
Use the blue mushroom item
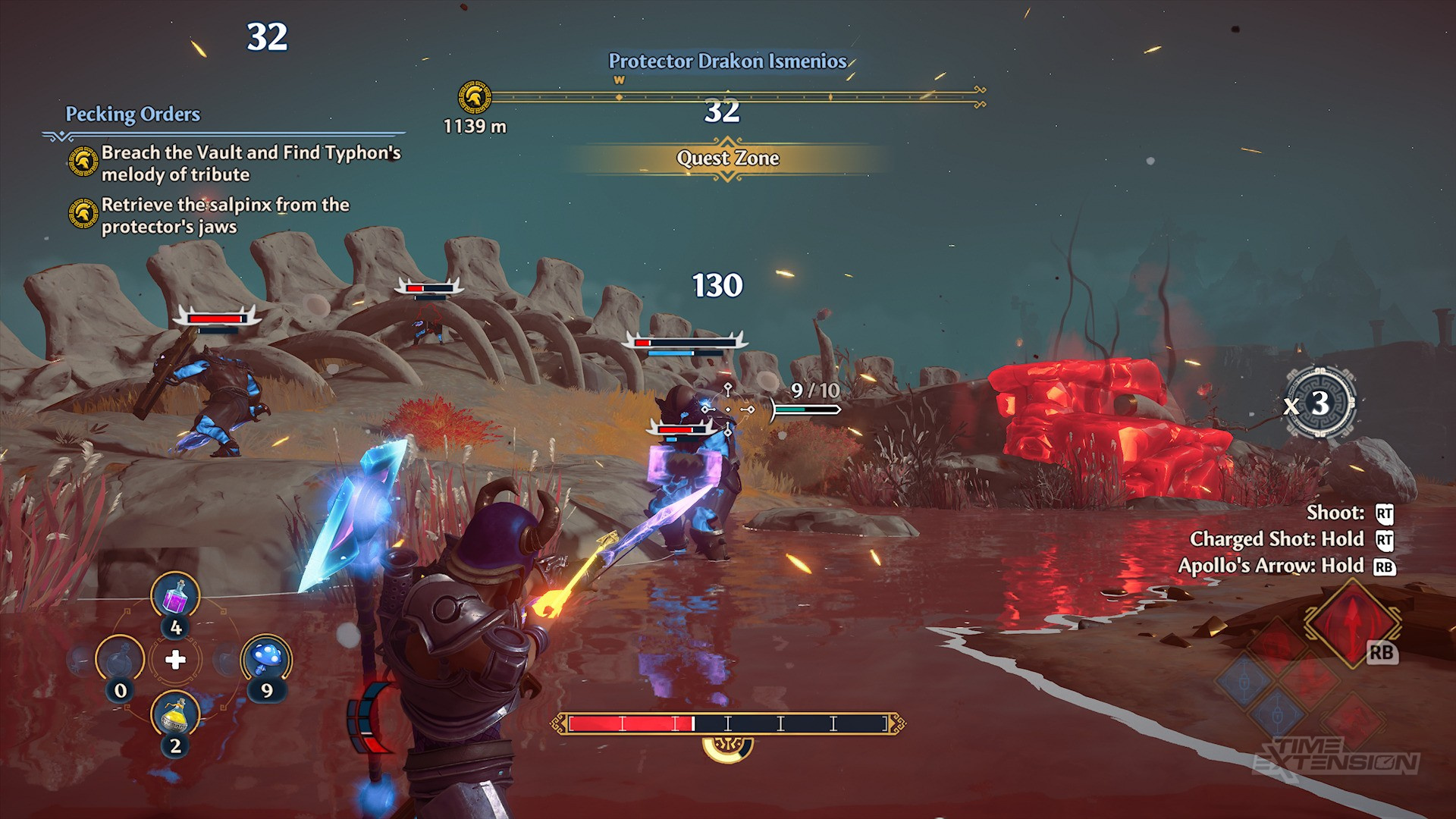(266, 658)
